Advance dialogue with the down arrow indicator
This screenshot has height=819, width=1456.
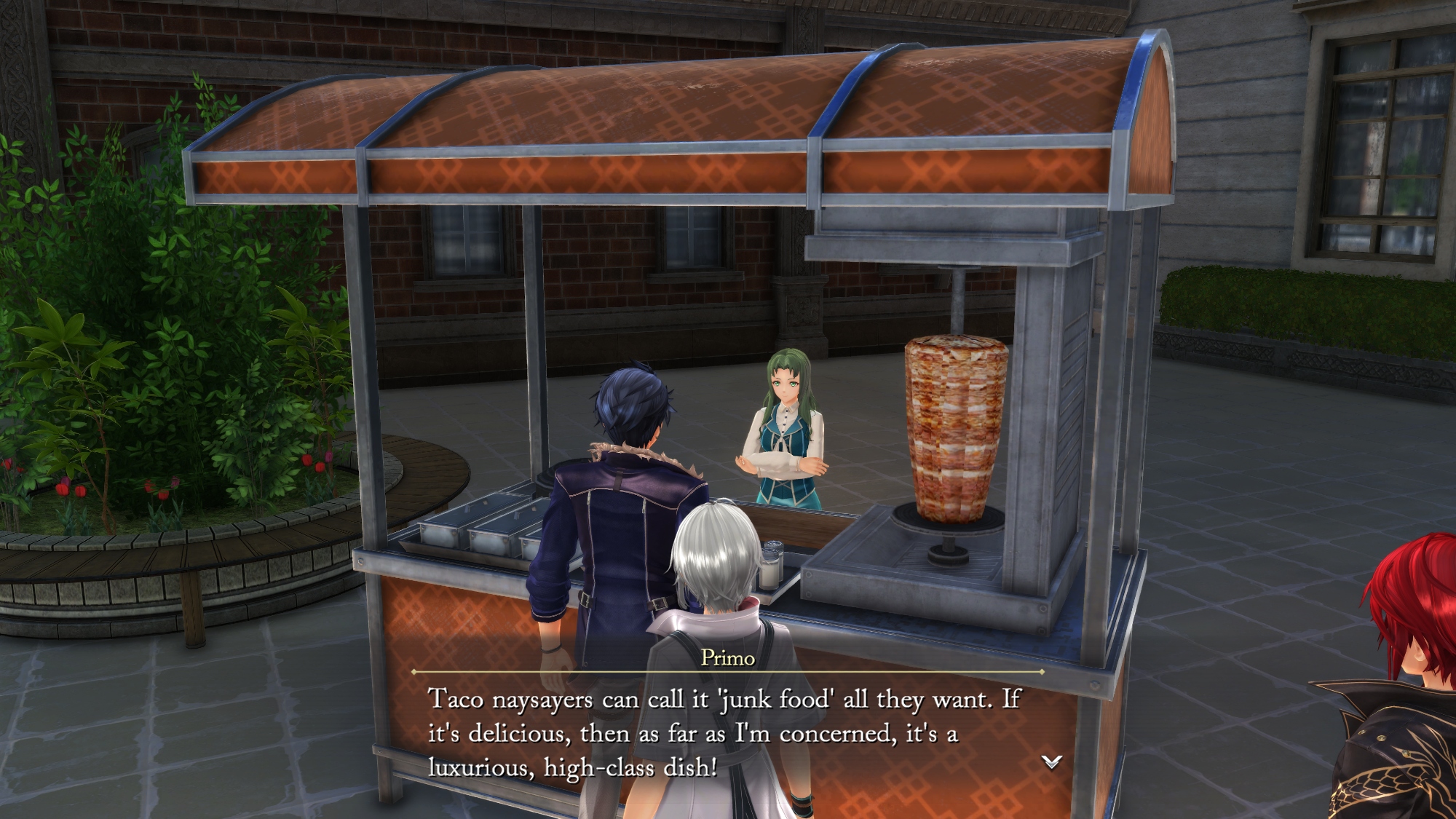click(1051, 761)
